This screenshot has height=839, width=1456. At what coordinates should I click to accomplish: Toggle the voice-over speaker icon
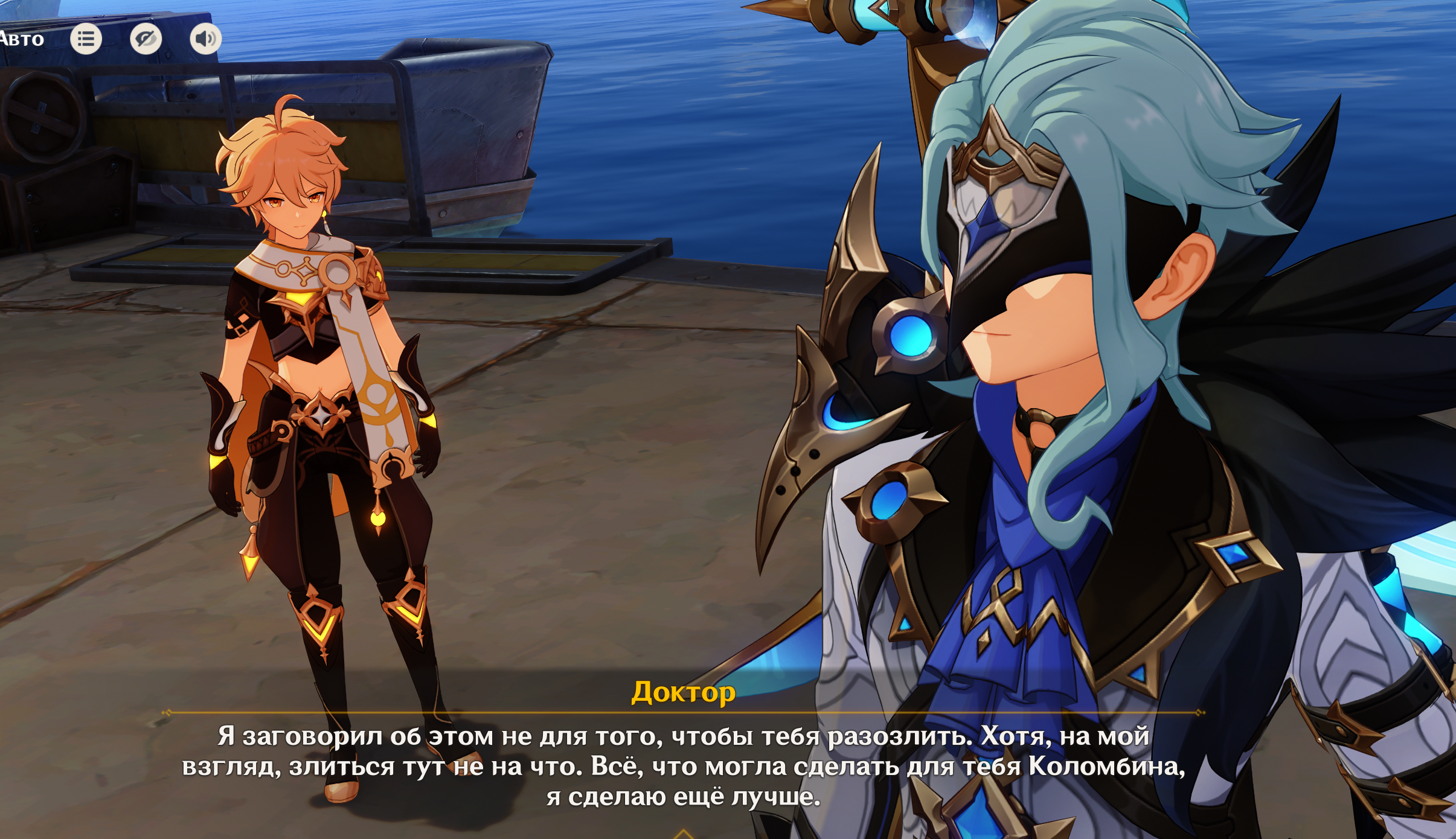click(x=205, y=39)
